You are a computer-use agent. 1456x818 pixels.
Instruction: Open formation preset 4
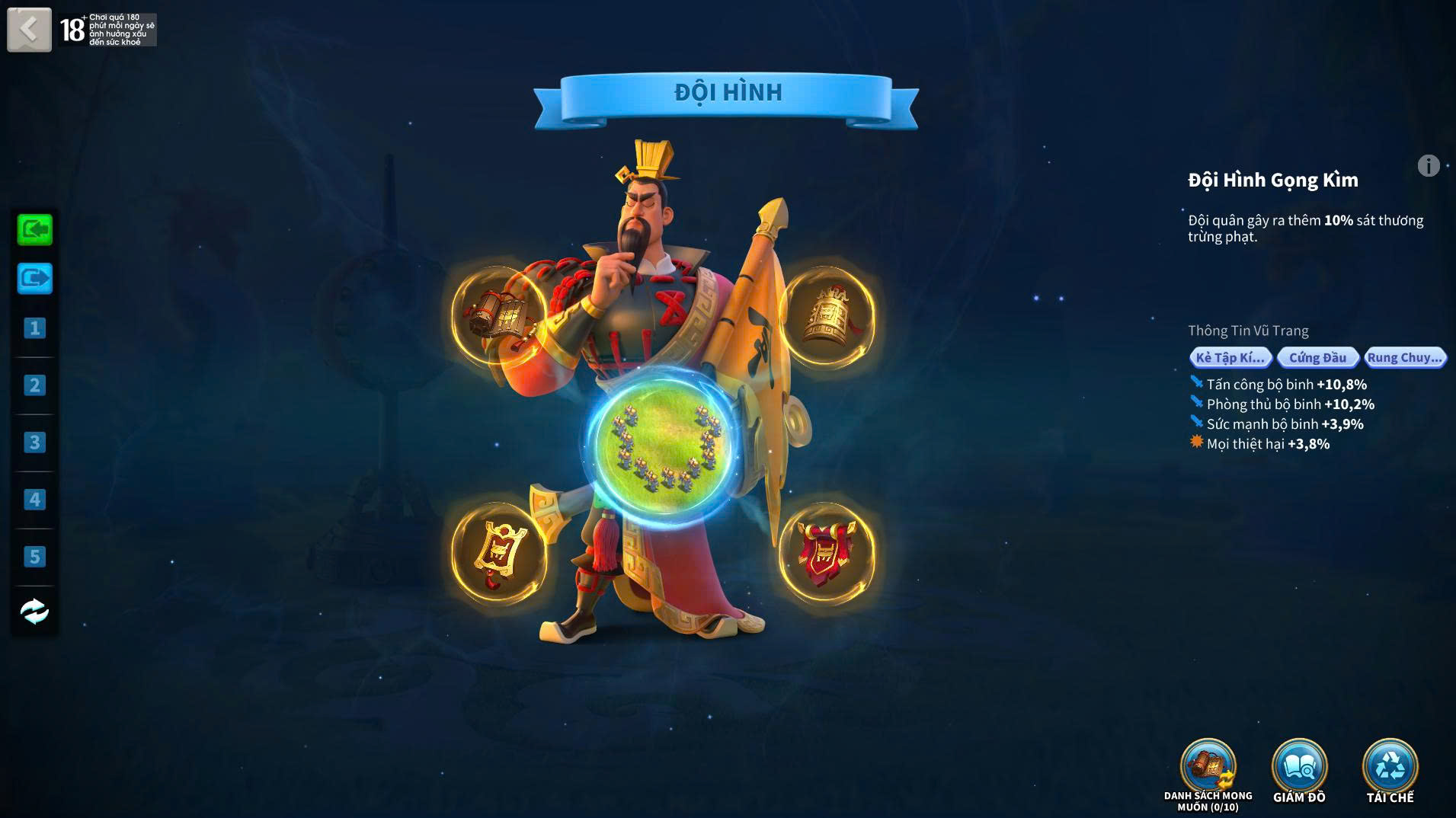click(x=34, y=500)
